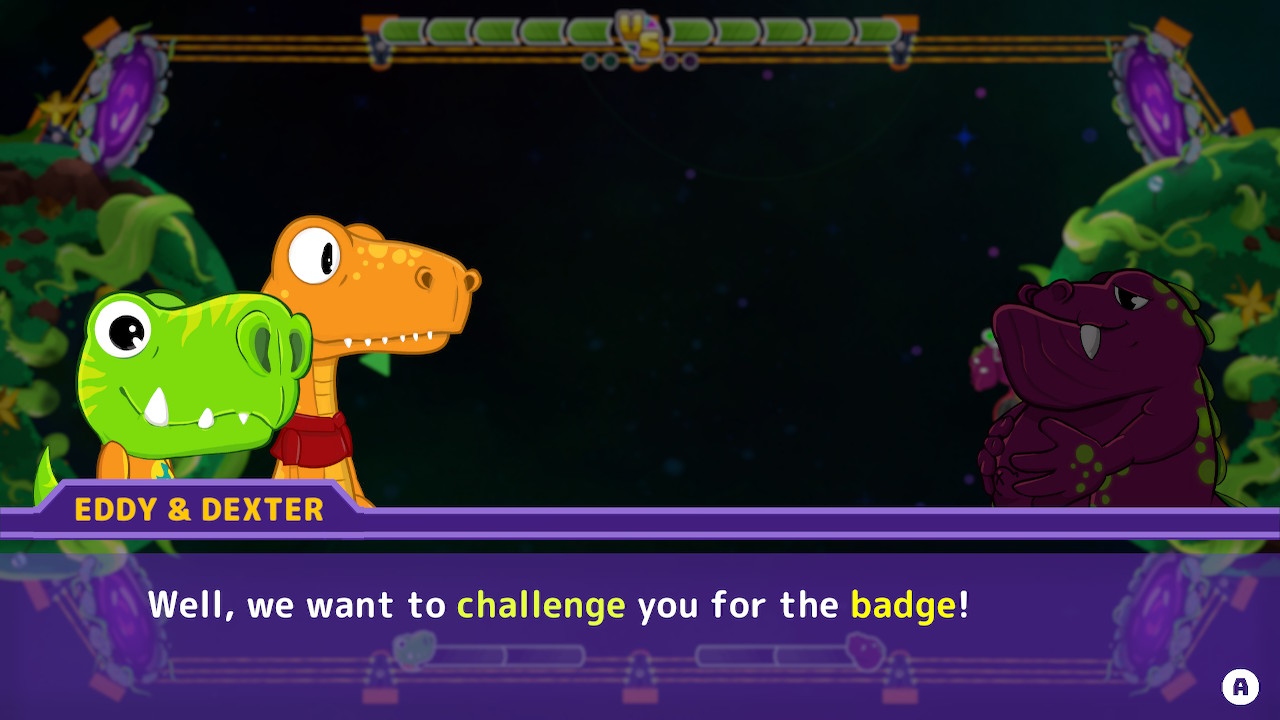Expand the leftmost green segment of the top bar
Screen dimensions: 1280x720
pos(400,32)
